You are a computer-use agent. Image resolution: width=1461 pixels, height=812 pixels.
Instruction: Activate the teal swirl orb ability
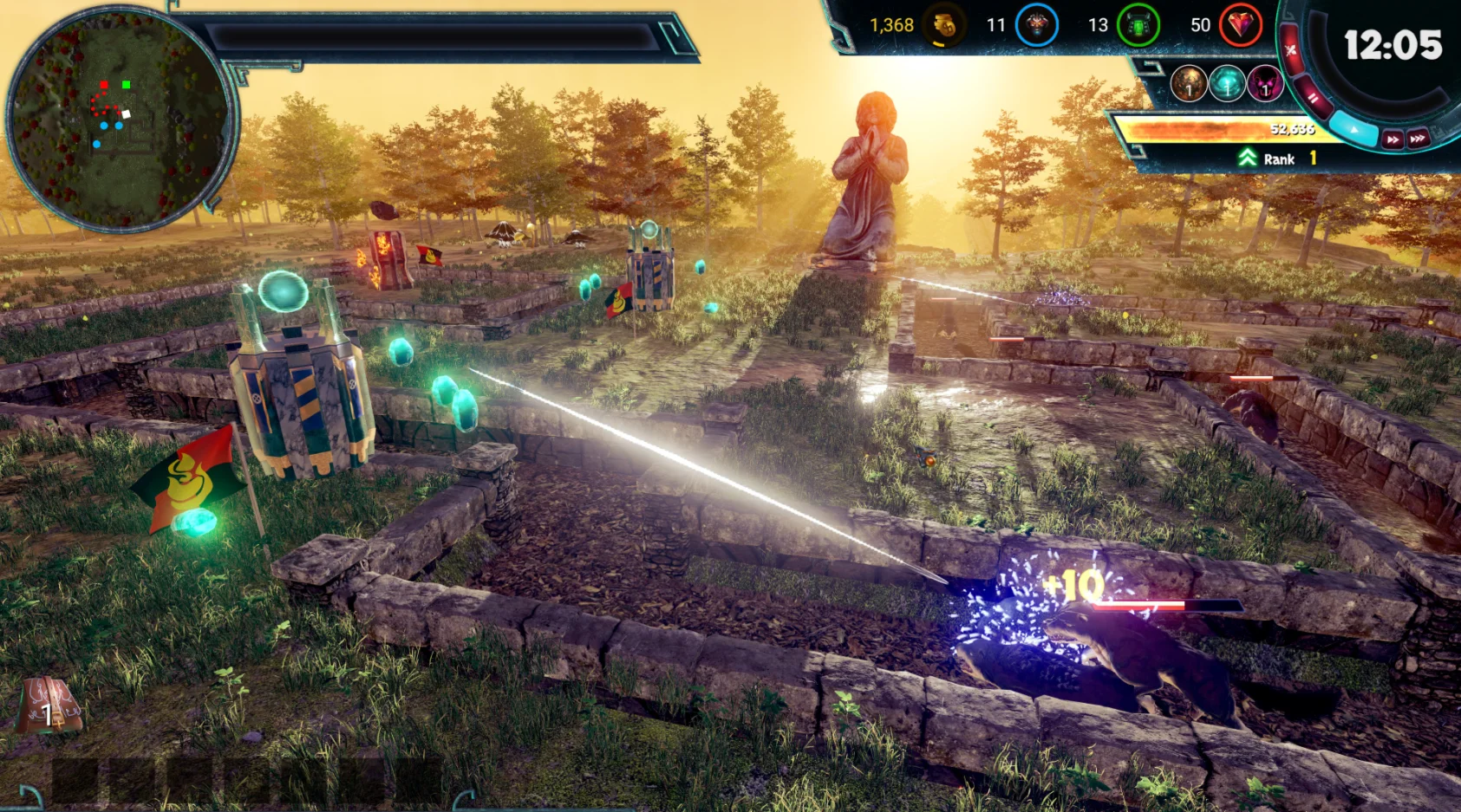click(x=1227, y=84)
